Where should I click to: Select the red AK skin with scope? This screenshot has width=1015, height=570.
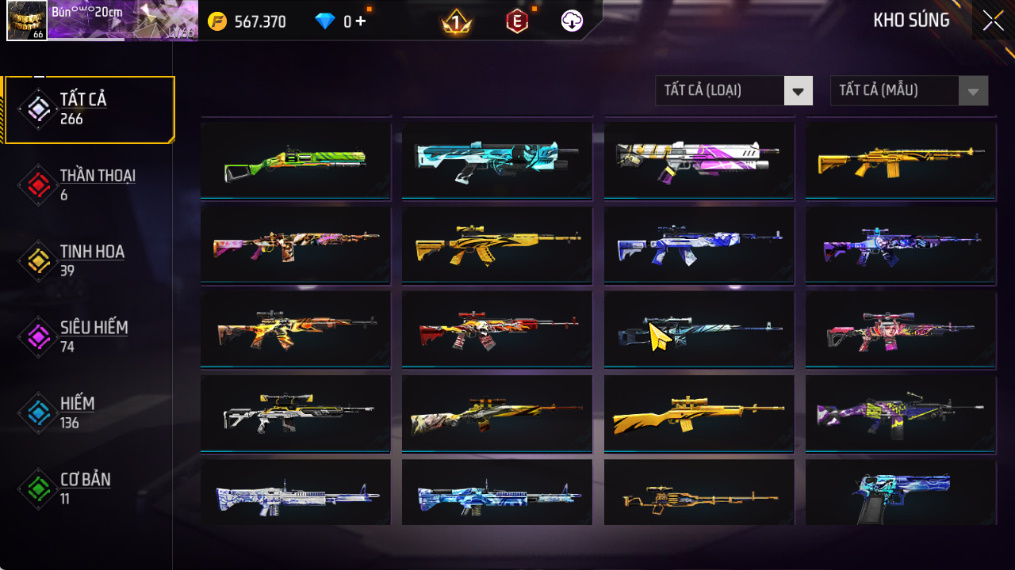pos(497,328)
